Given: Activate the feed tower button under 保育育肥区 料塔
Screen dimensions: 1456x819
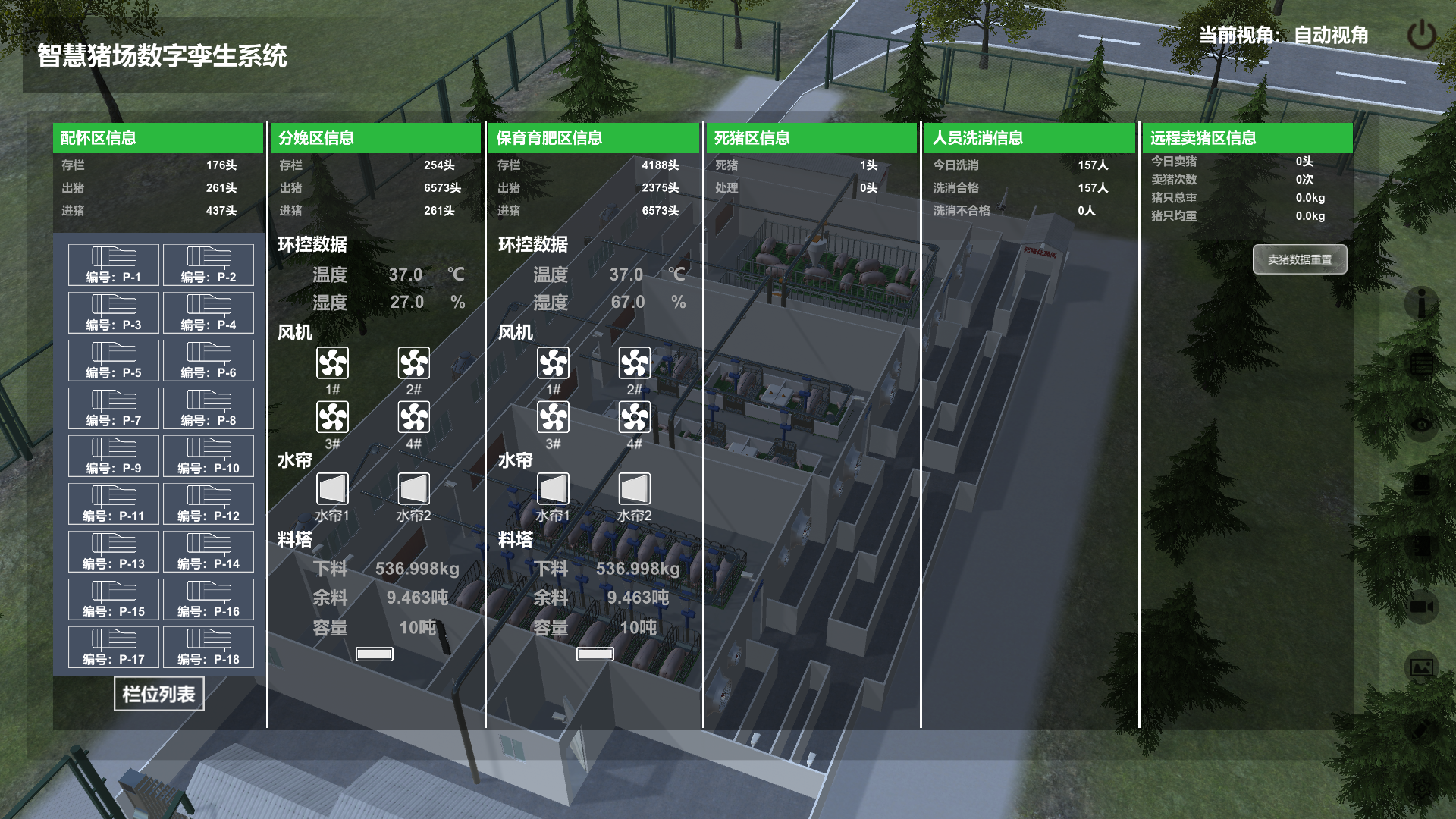Looking at the screenshot, I should [x=595, y=654].
